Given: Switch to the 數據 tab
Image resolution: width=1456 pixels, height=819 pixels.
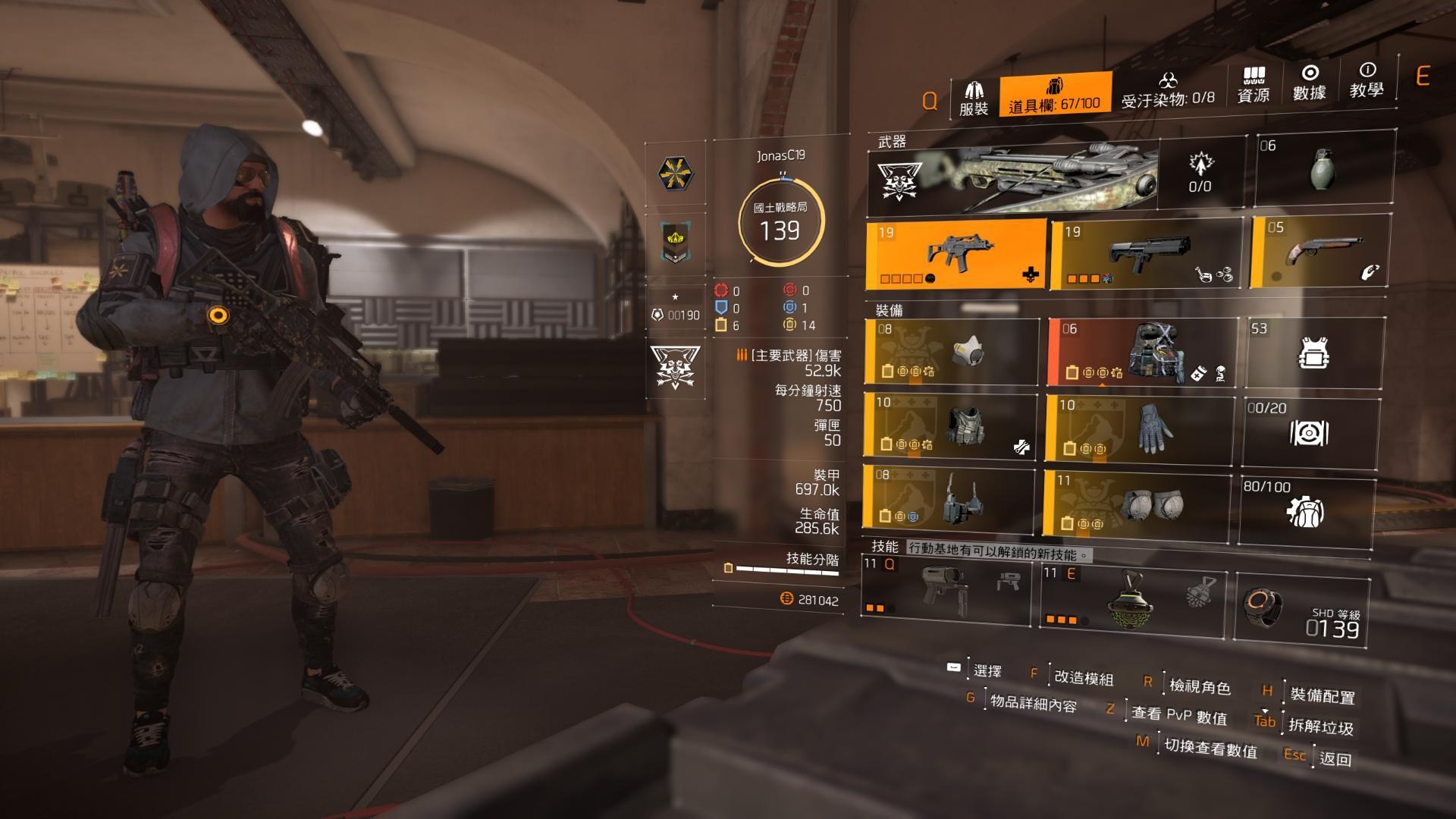Looking at the screenshot, I should click(x=1310, y=83).
